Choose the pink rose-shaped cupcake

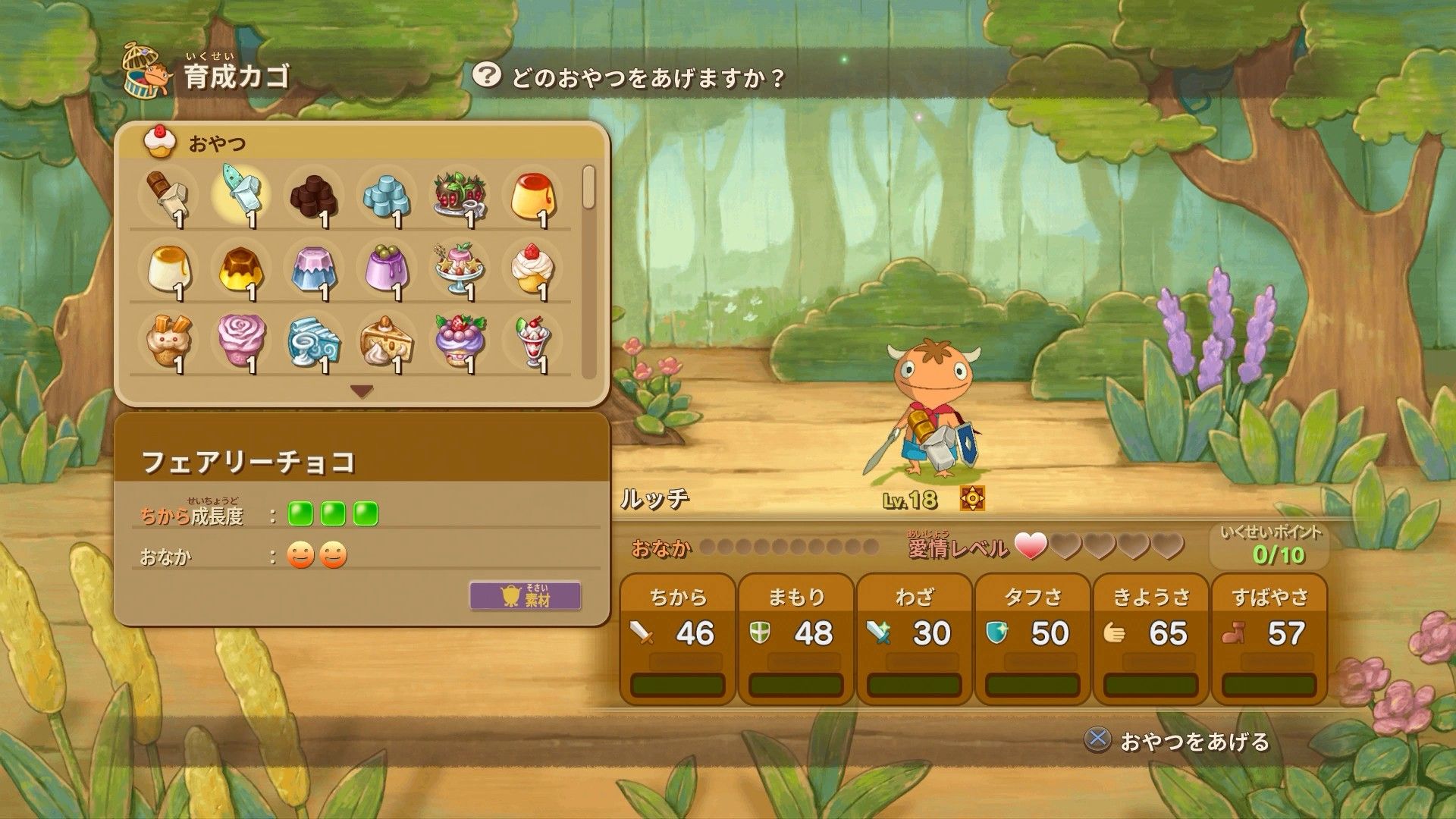click(x=240, y=341)
